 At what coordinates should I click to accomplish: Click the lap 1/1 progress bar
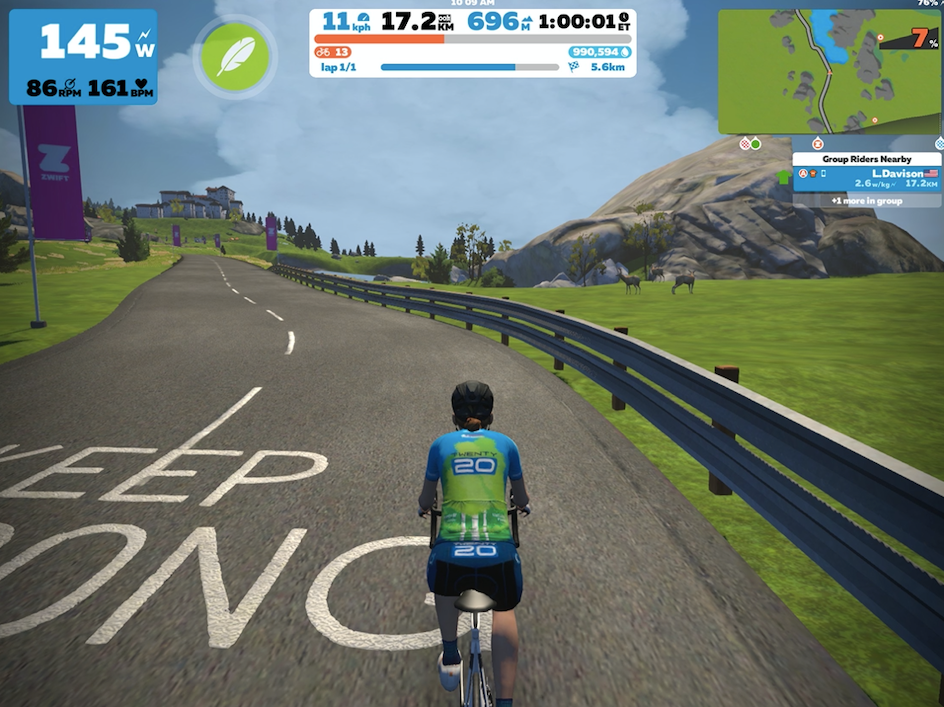(469, 67)
